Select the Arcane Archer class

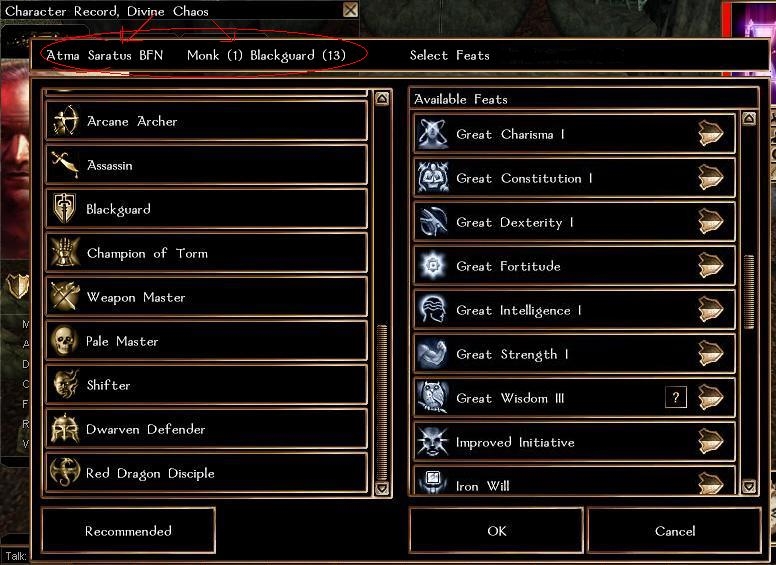[x=206, y=122]
